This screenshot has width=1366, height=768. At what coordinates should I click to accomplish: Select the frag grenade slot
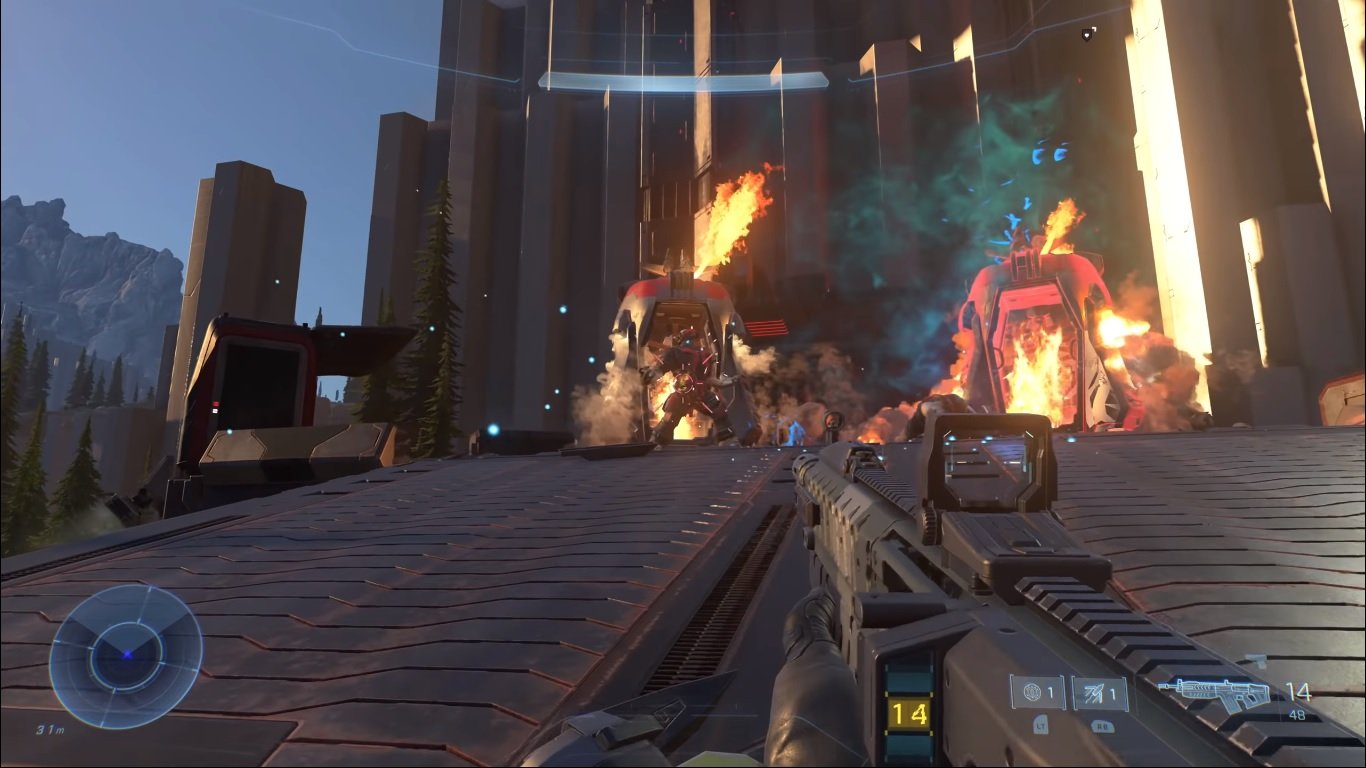click(1037, 692)
